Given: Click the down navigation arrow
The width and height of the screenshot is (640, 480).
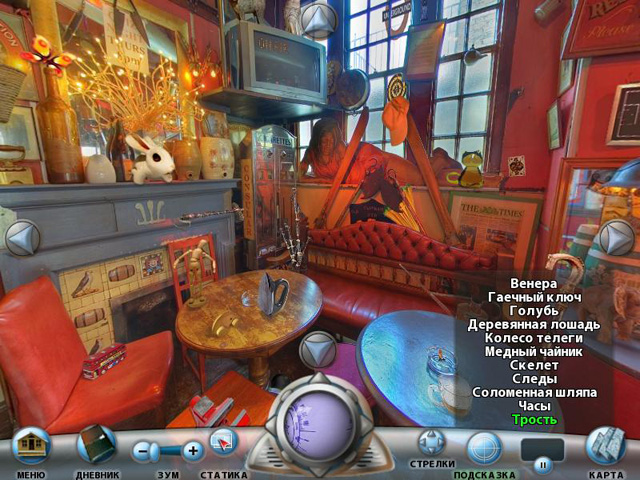Looking at the screenshot, I should (x=319, y=350).
